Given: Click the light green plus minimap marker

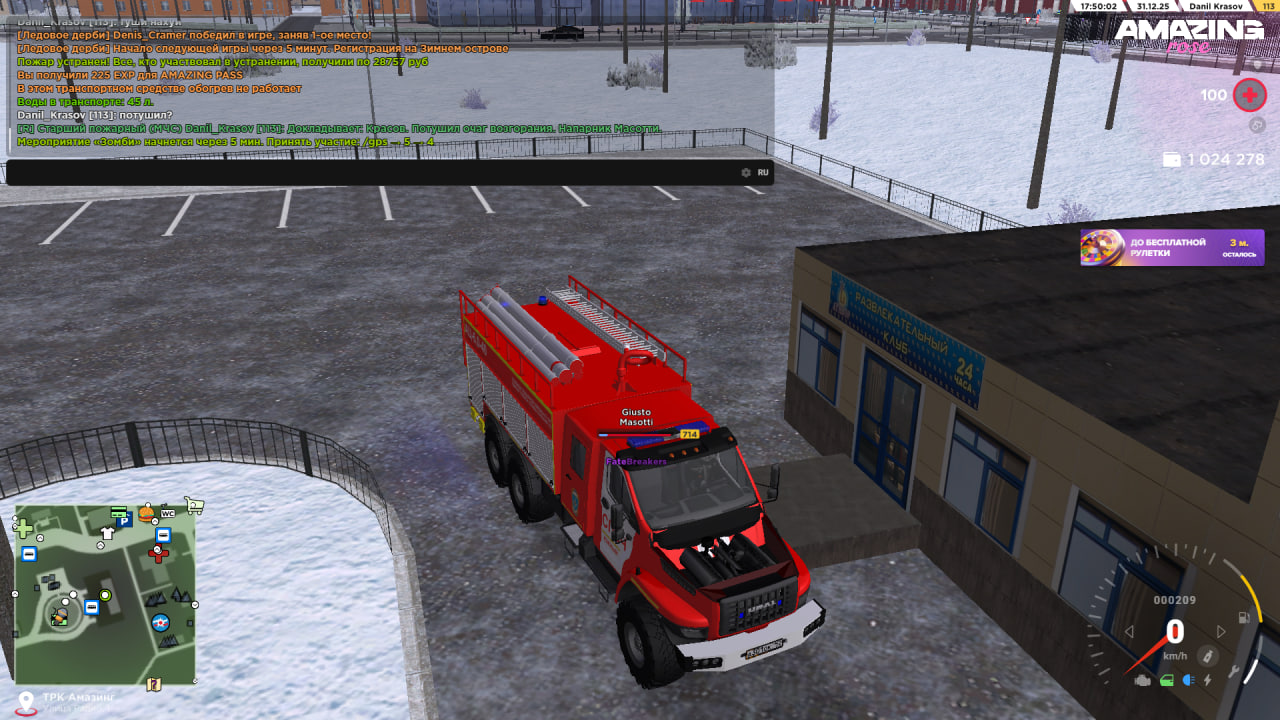Looking at the screenshot, I should pyautogui.click(x=23, y=528).
